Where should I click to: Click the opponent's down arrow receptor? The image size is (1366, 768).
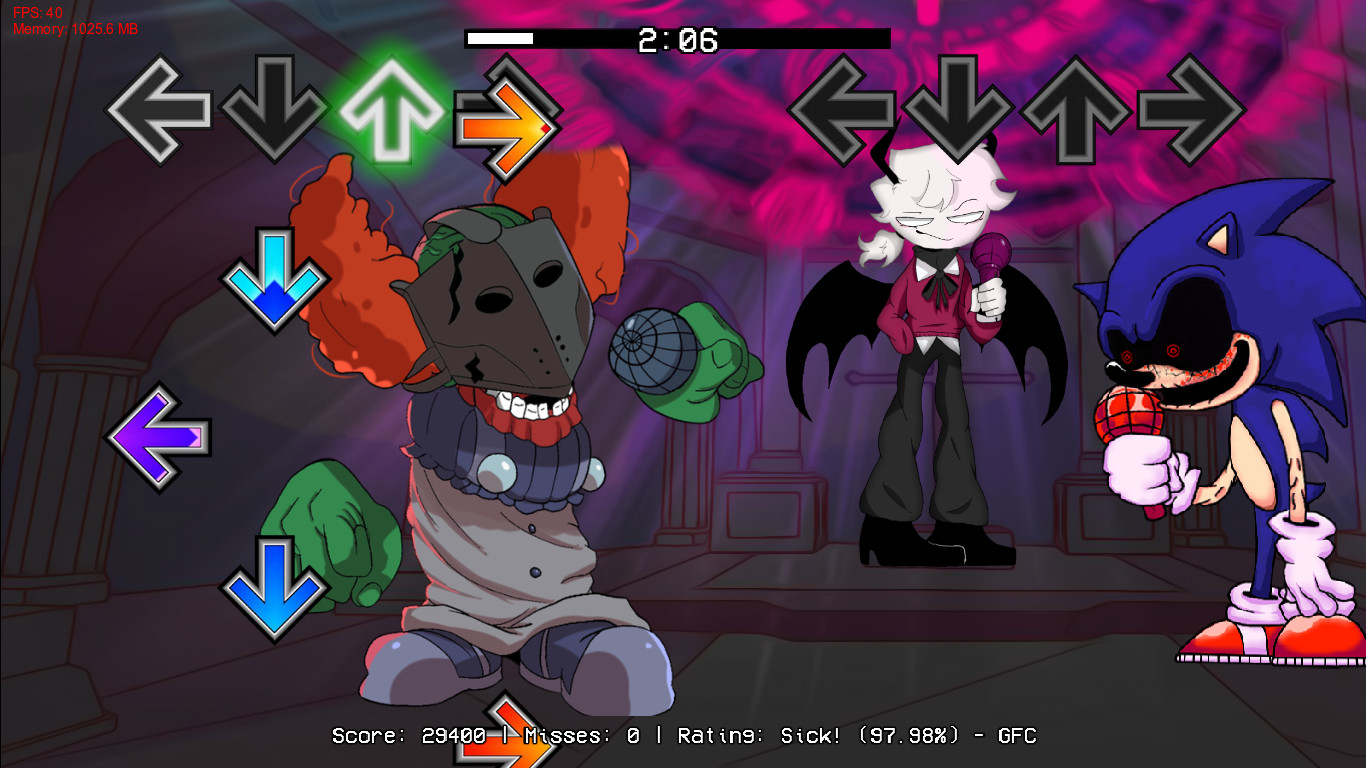[x=957, y=110]
